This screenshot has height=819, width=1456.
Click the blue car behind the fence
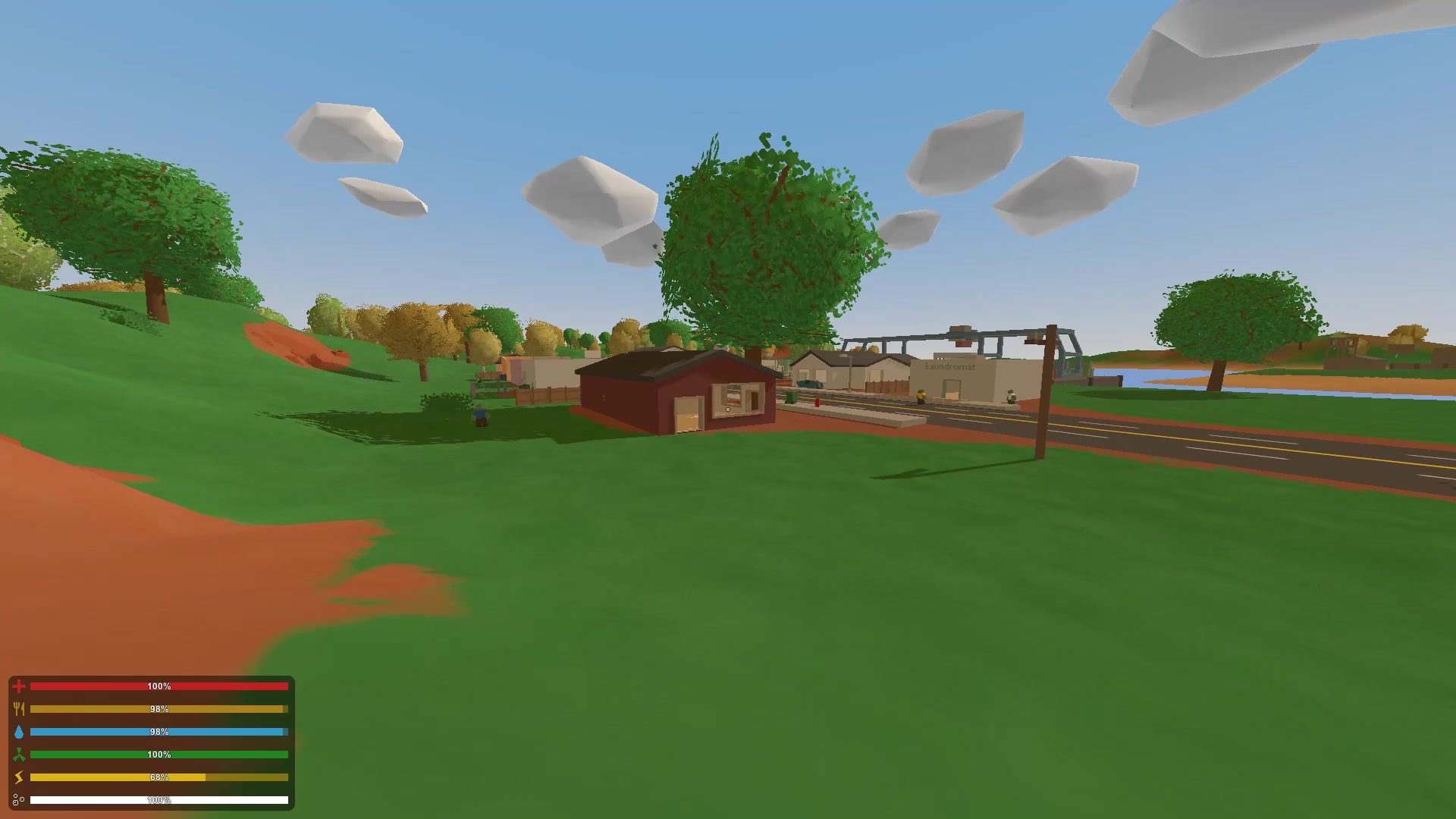810,384
